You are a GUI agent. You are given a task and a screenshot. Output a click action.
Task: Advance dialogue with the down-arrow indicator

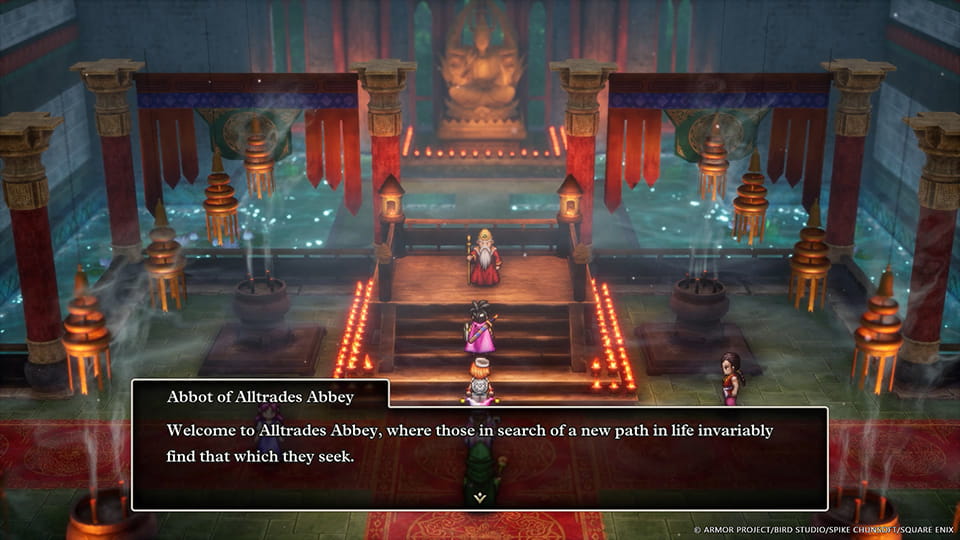click(480, 495)
